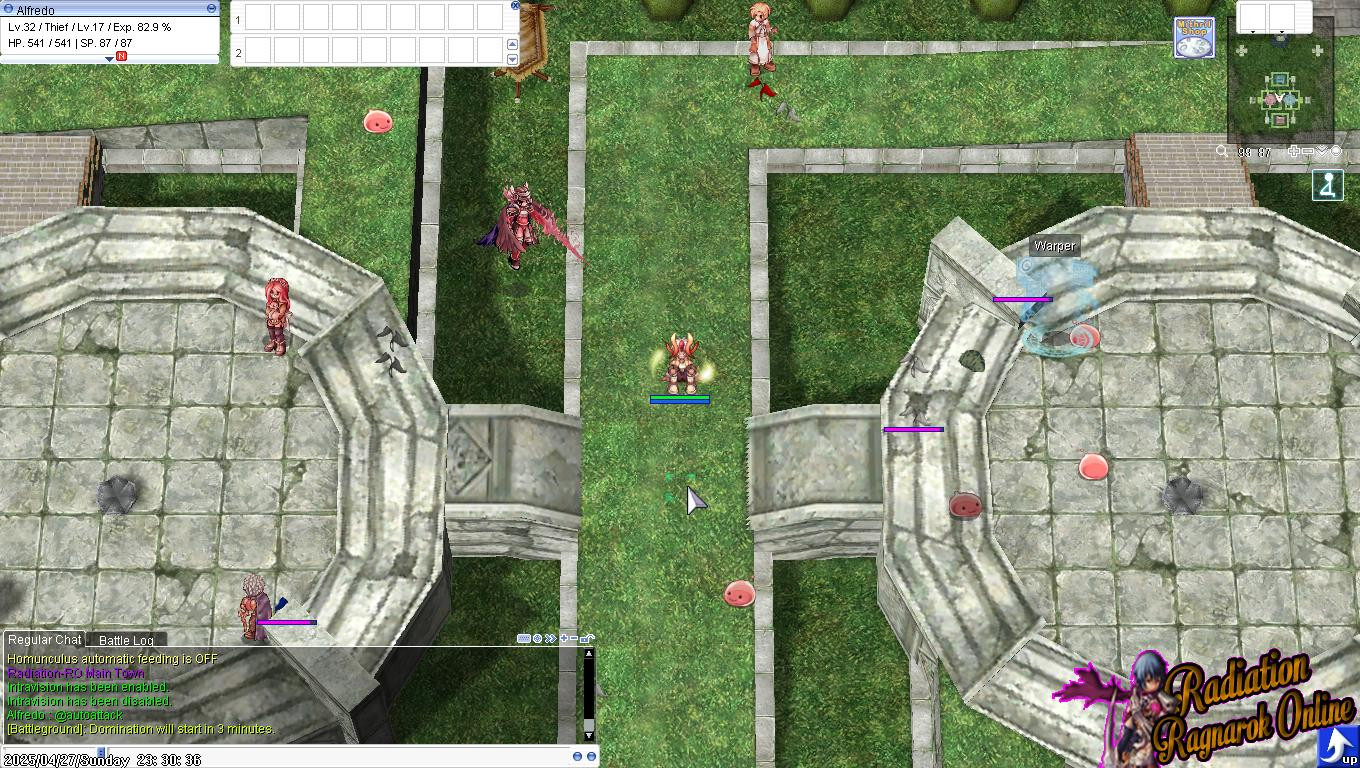The height and width of the screenshot is (768, 1360).
Task: Zoom in the minimap with plus button
Action: (x=1294, y=152)
